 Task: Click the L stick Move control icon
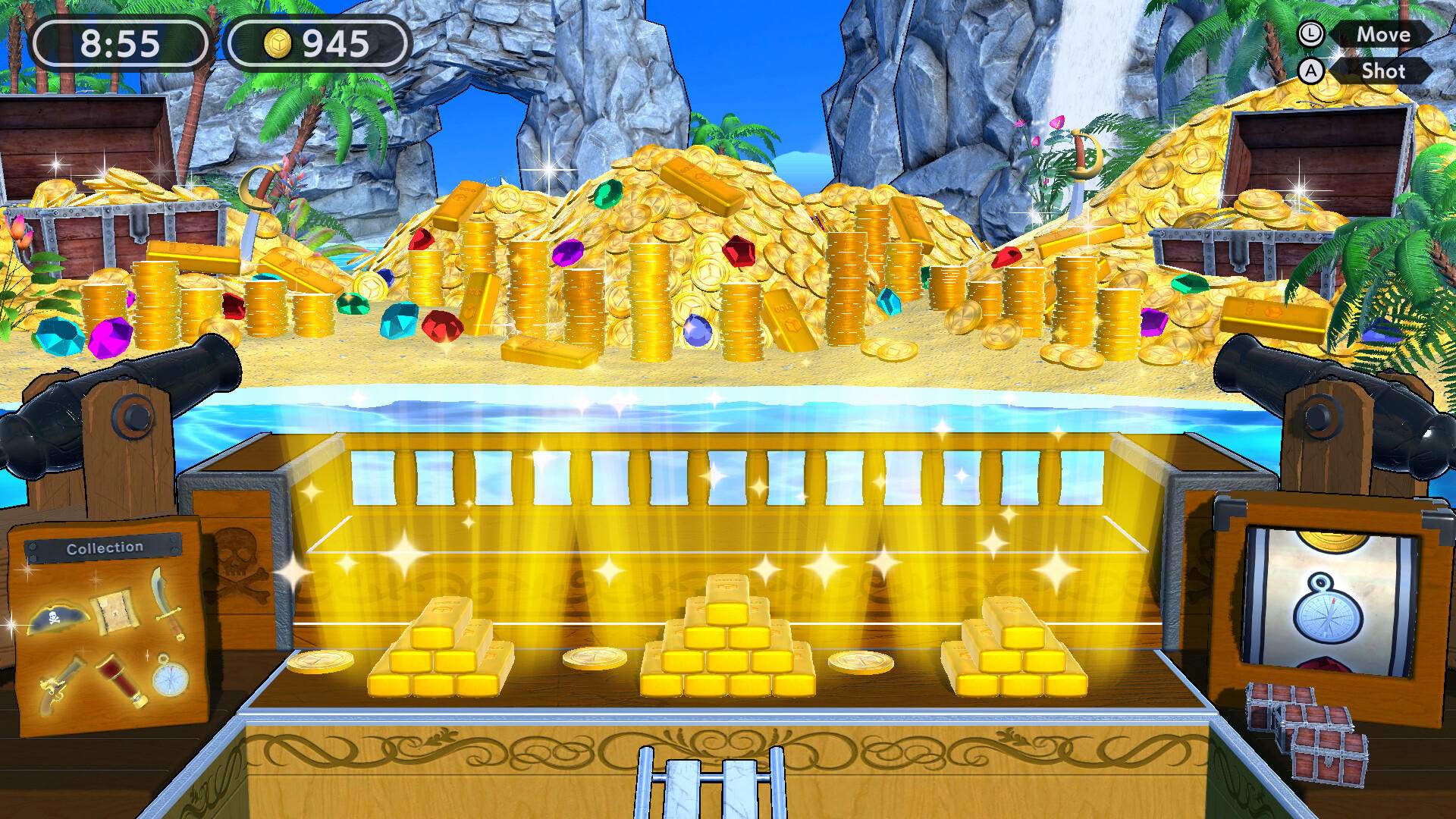1310,34
